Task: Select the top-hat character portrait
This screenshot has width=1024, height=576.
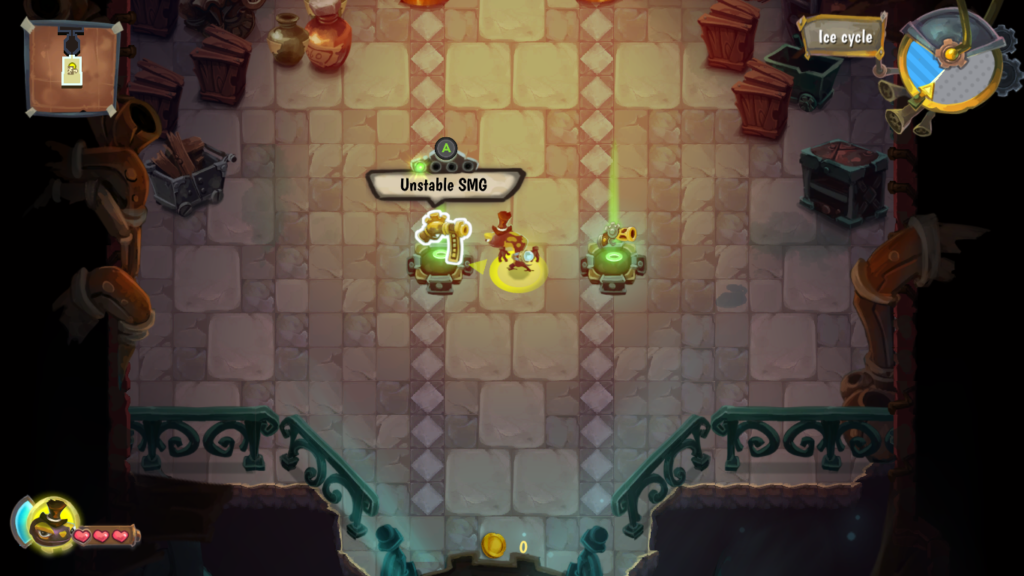Action: (50, 524)
